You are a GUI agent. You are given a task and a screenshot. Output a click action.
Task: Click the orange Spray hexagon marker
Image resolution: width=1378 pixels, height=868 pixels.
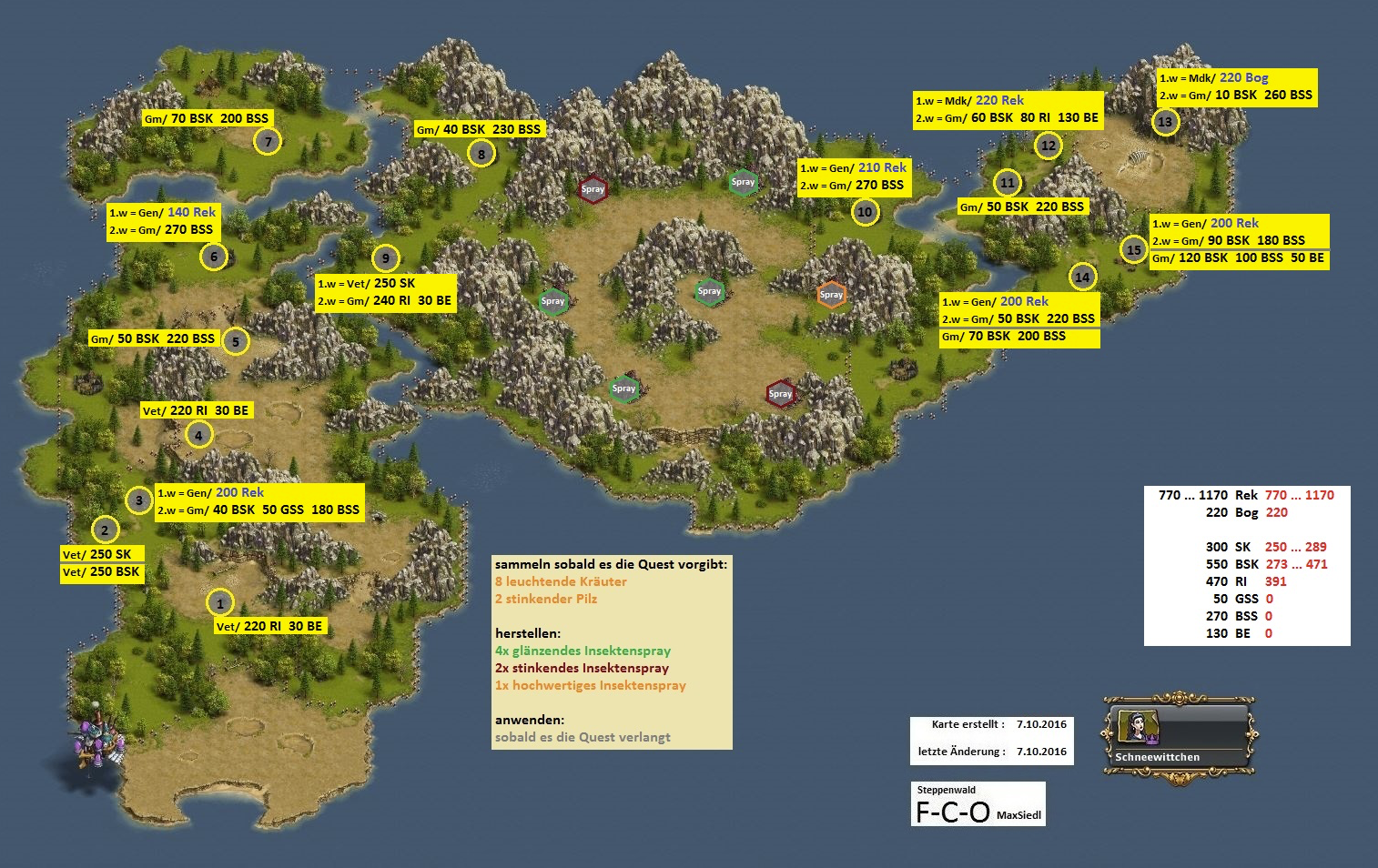[831, 294]
